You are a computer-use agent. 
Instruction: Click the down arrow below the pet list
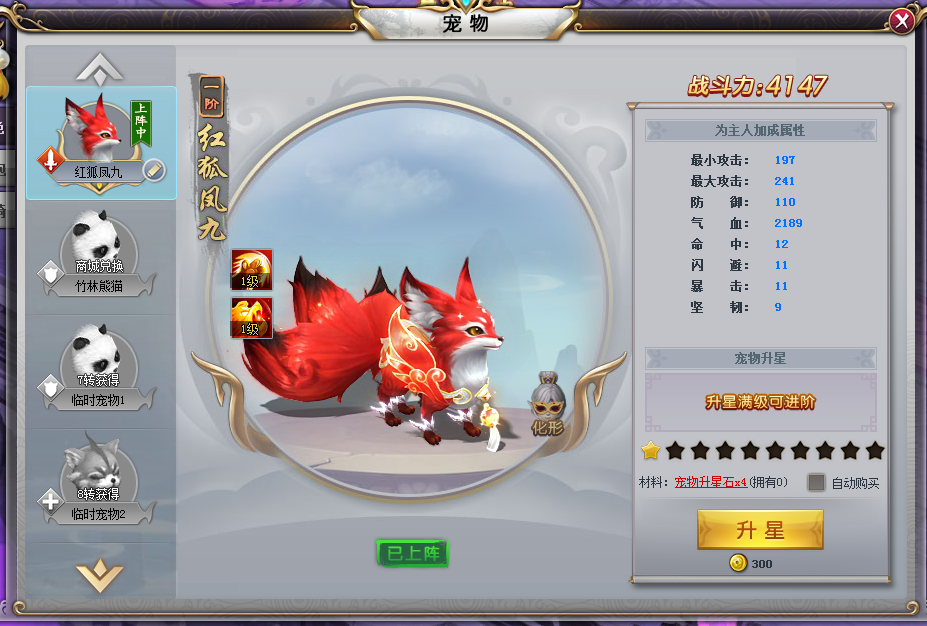tap(100, 574)
